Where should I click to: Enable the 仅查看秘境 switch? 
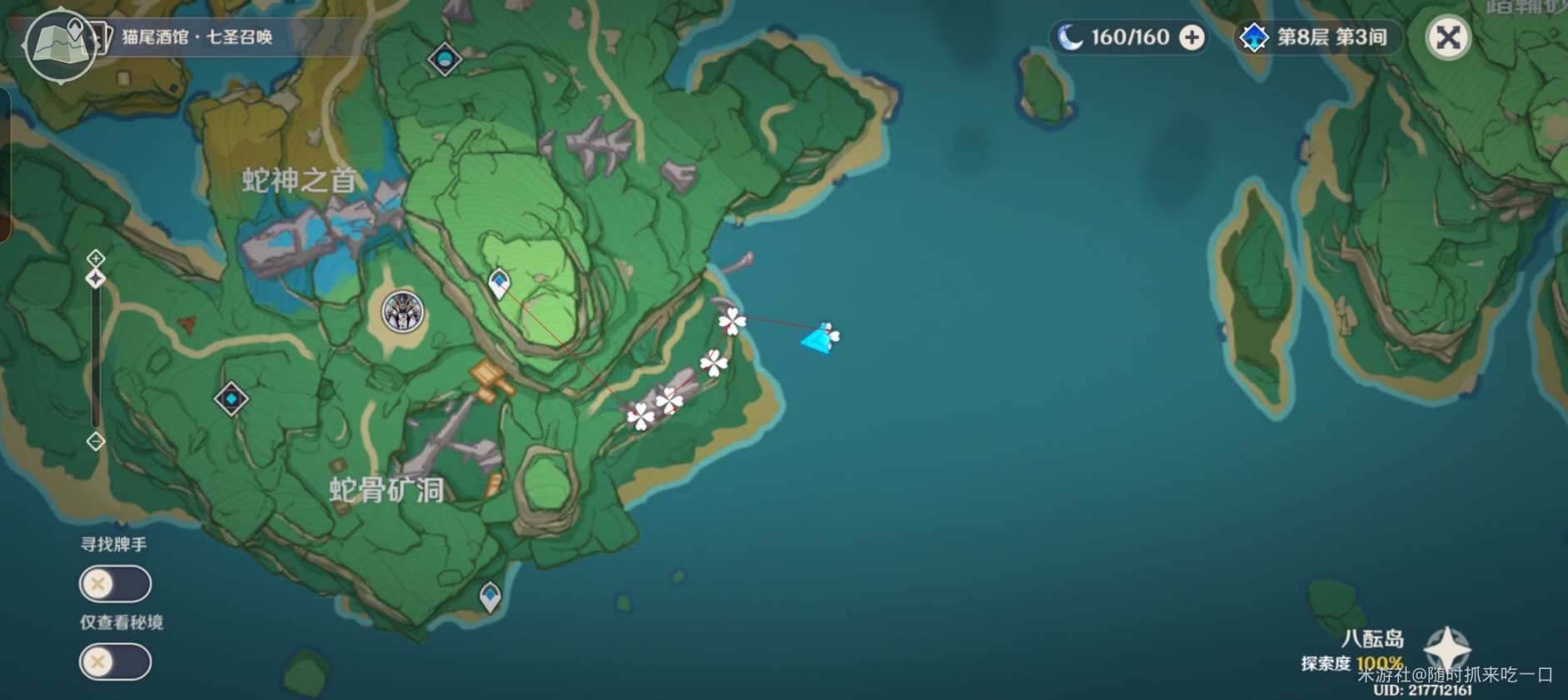115,662
